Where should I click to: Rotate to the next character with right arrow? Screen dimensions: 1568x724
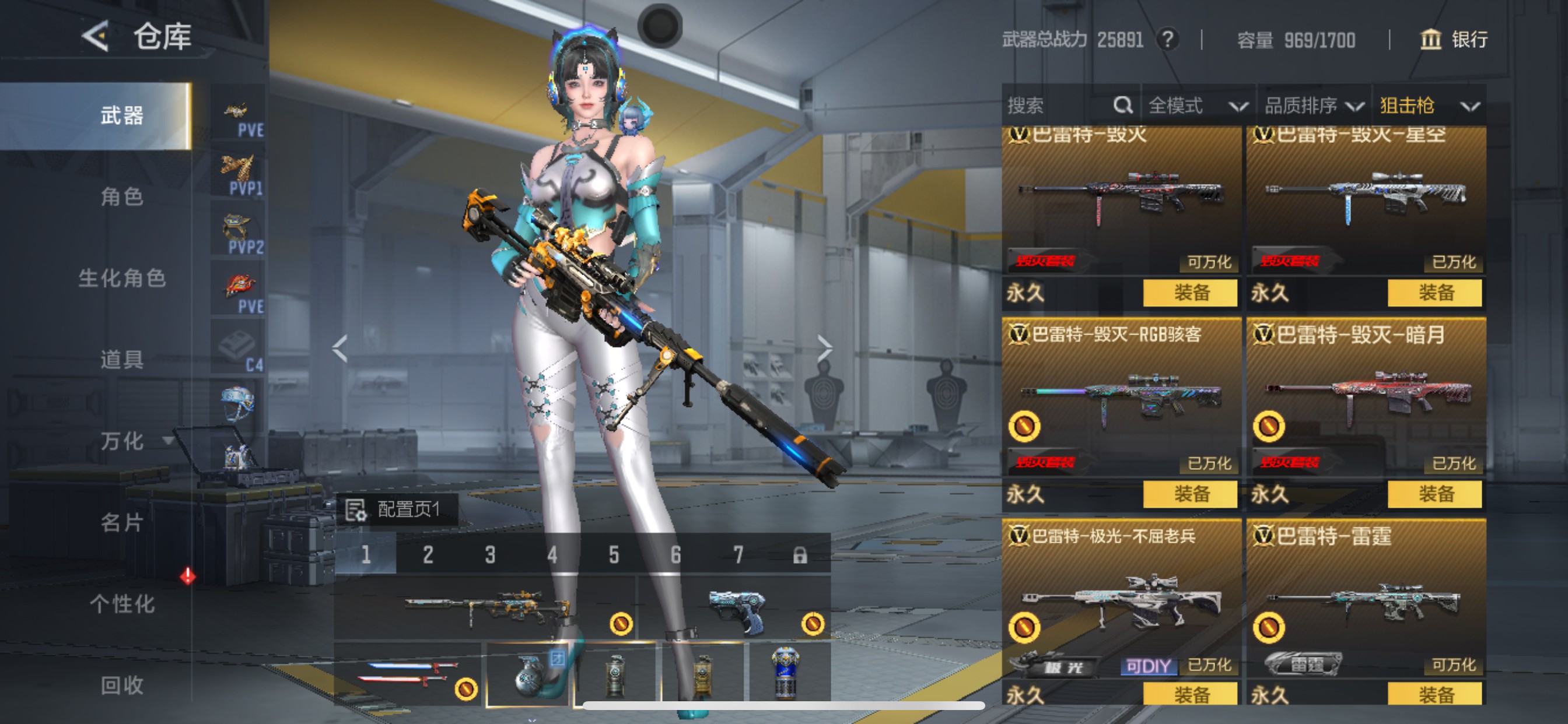tap(825, 349)
